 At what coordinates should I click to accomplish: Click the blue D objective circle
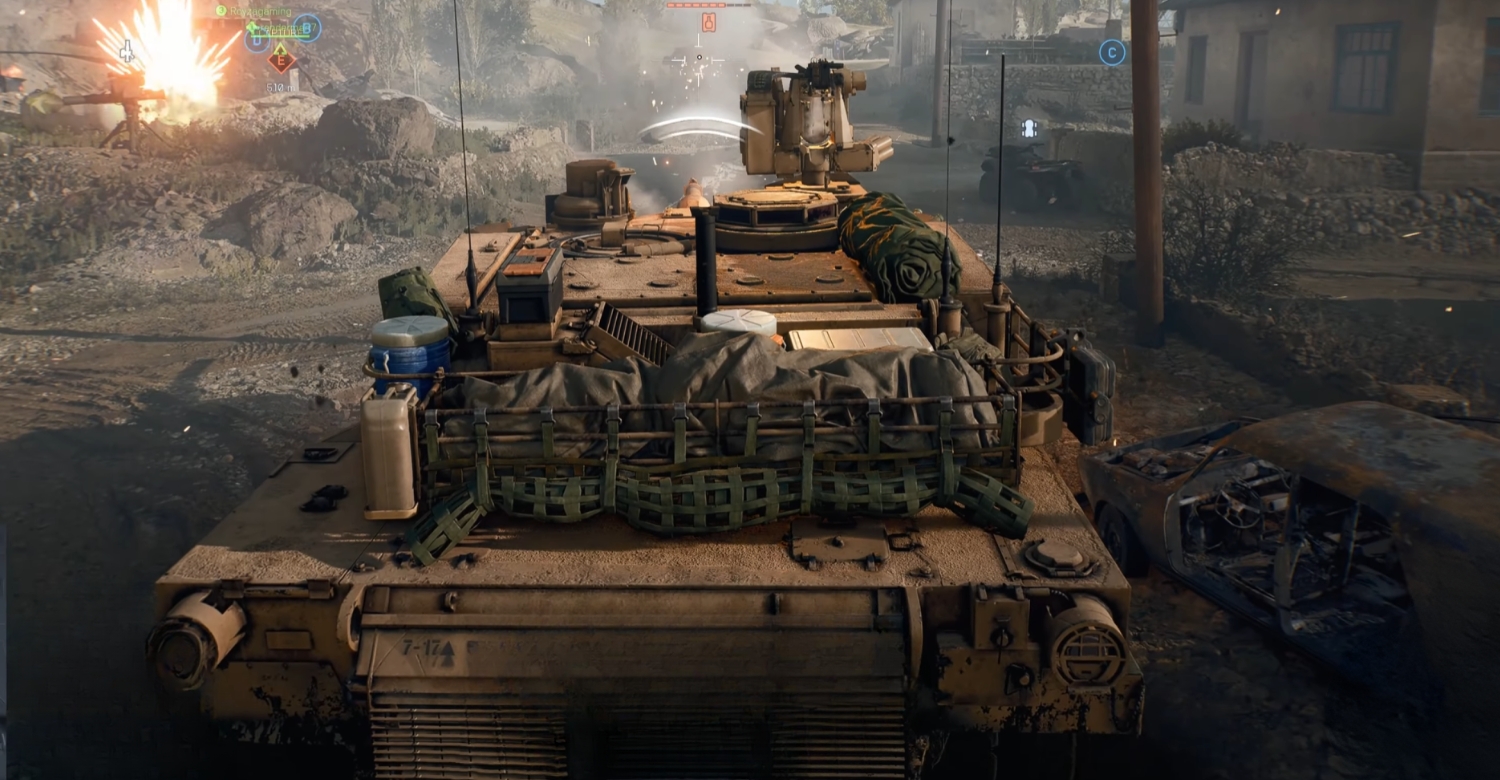click(x=256, y=42)
